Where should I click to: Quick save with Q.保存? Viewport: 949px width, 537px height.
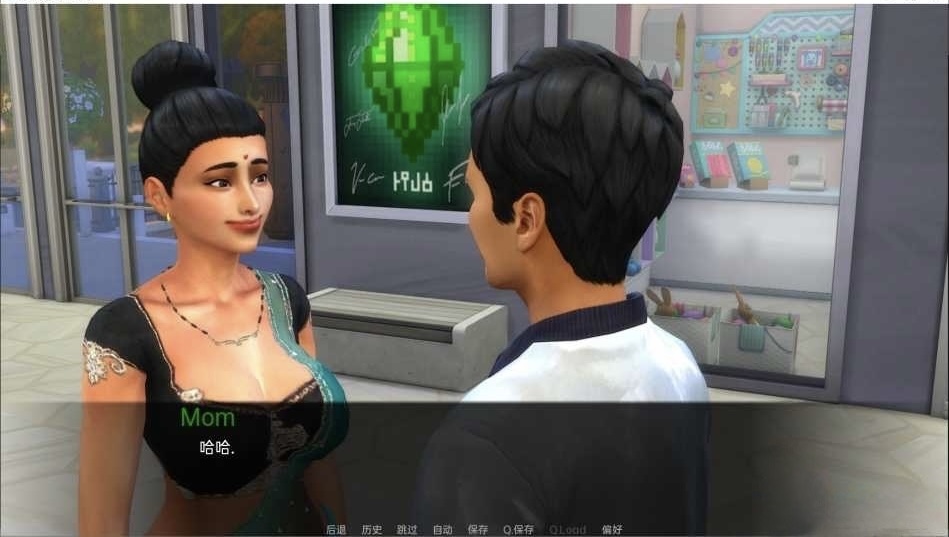[518, 529]
